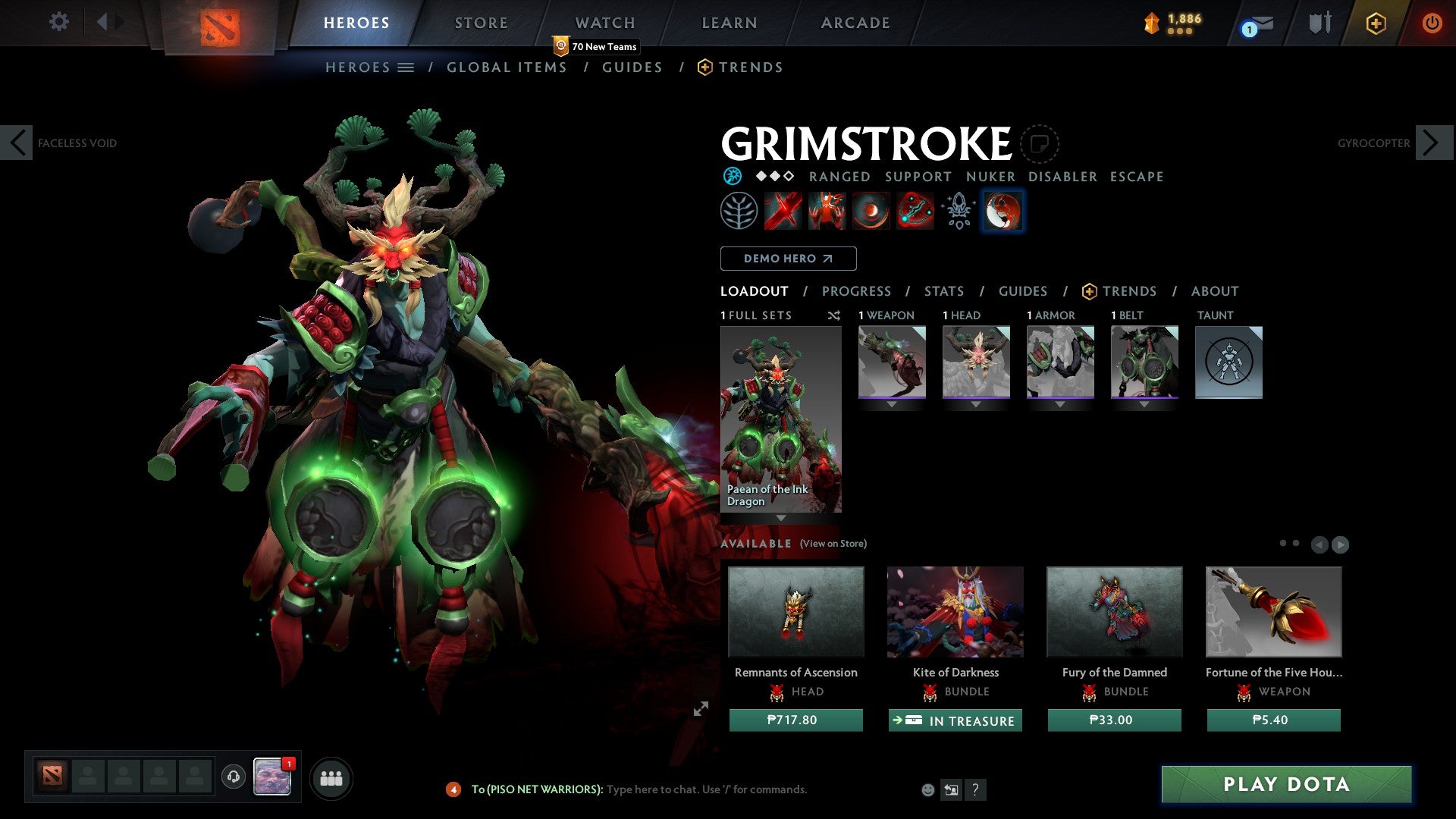Go to previous hero Faceless Void
Screen dimensions: 1456x819
17,143
